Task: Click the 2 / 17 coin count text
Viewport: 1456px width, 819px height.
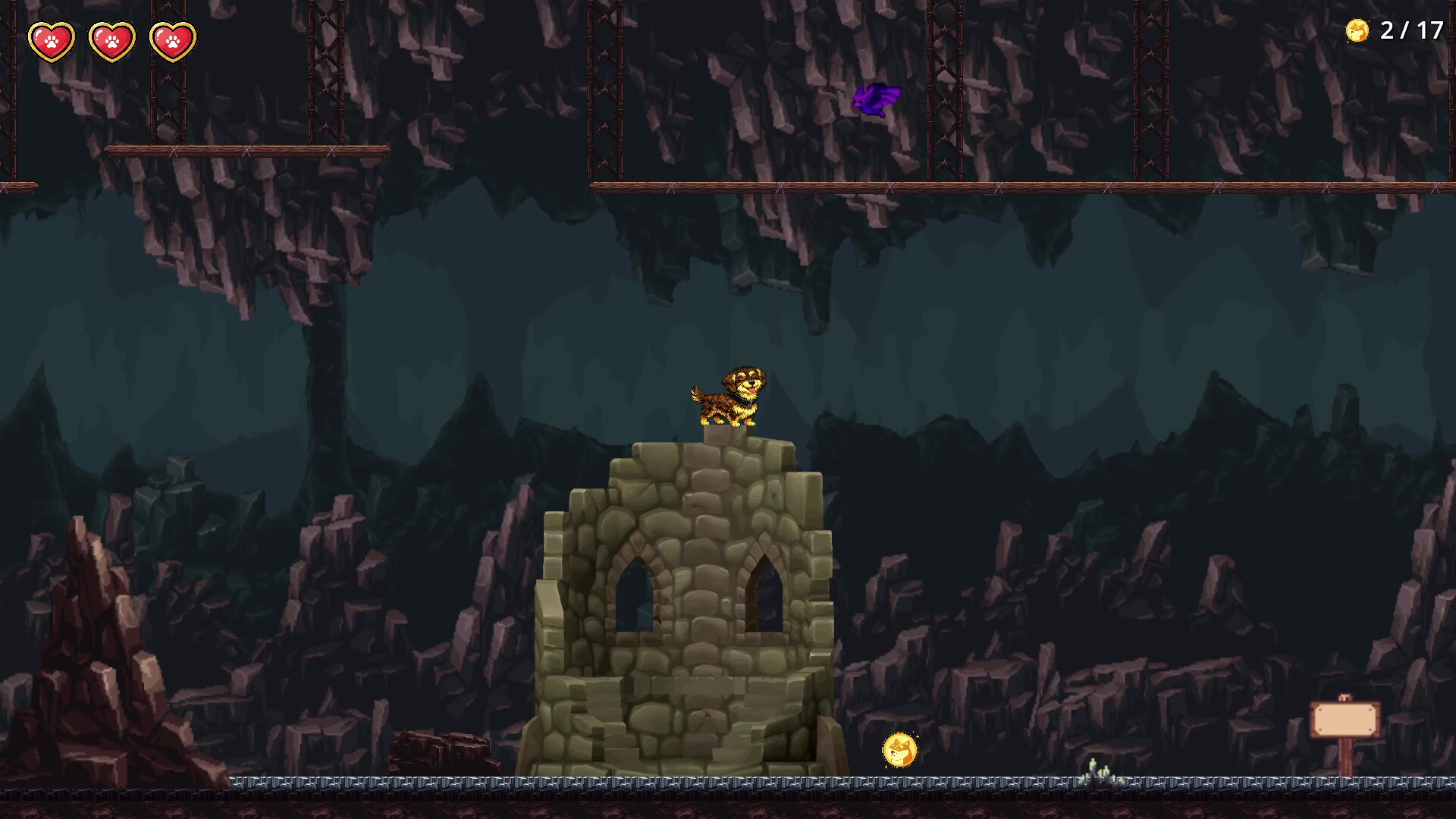Action: point(1410,32)
